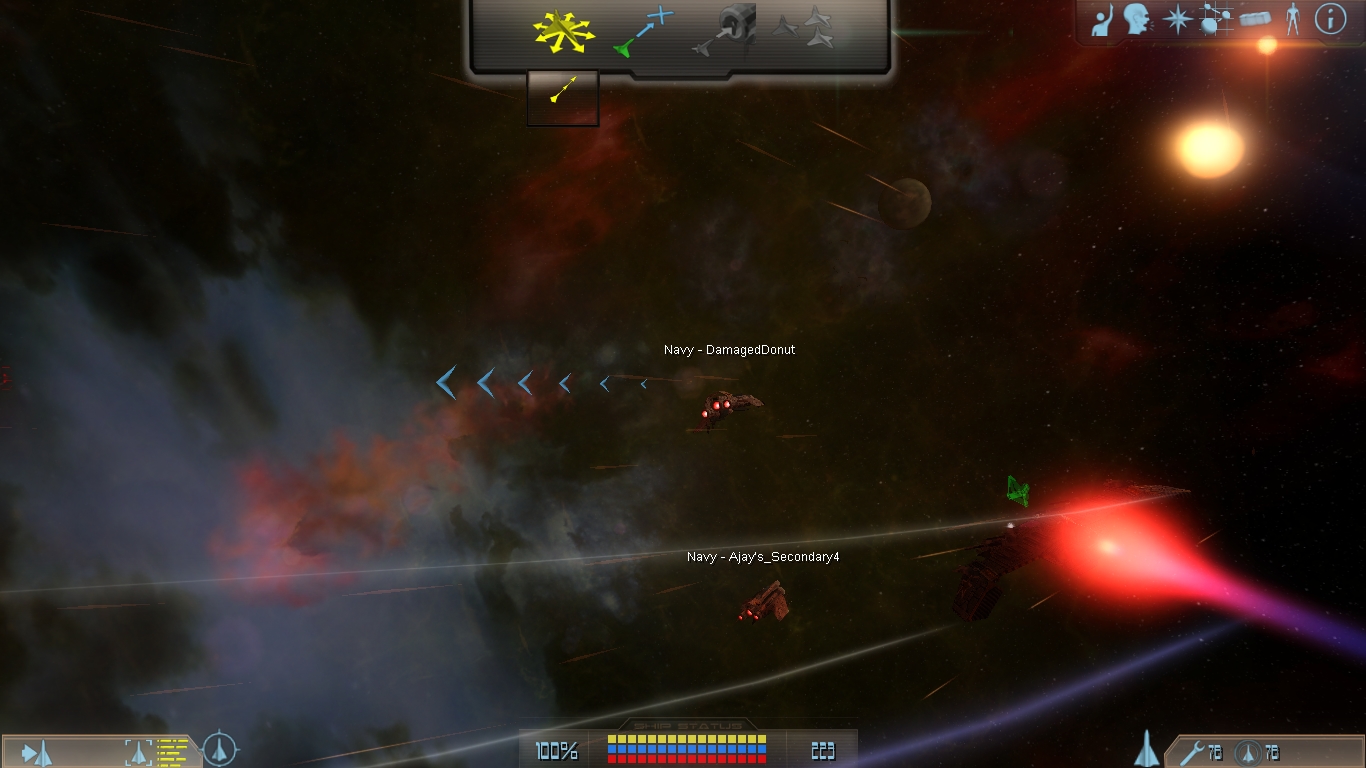
Task: Open the talking head communications icon
Action: tap(1136, 19)
